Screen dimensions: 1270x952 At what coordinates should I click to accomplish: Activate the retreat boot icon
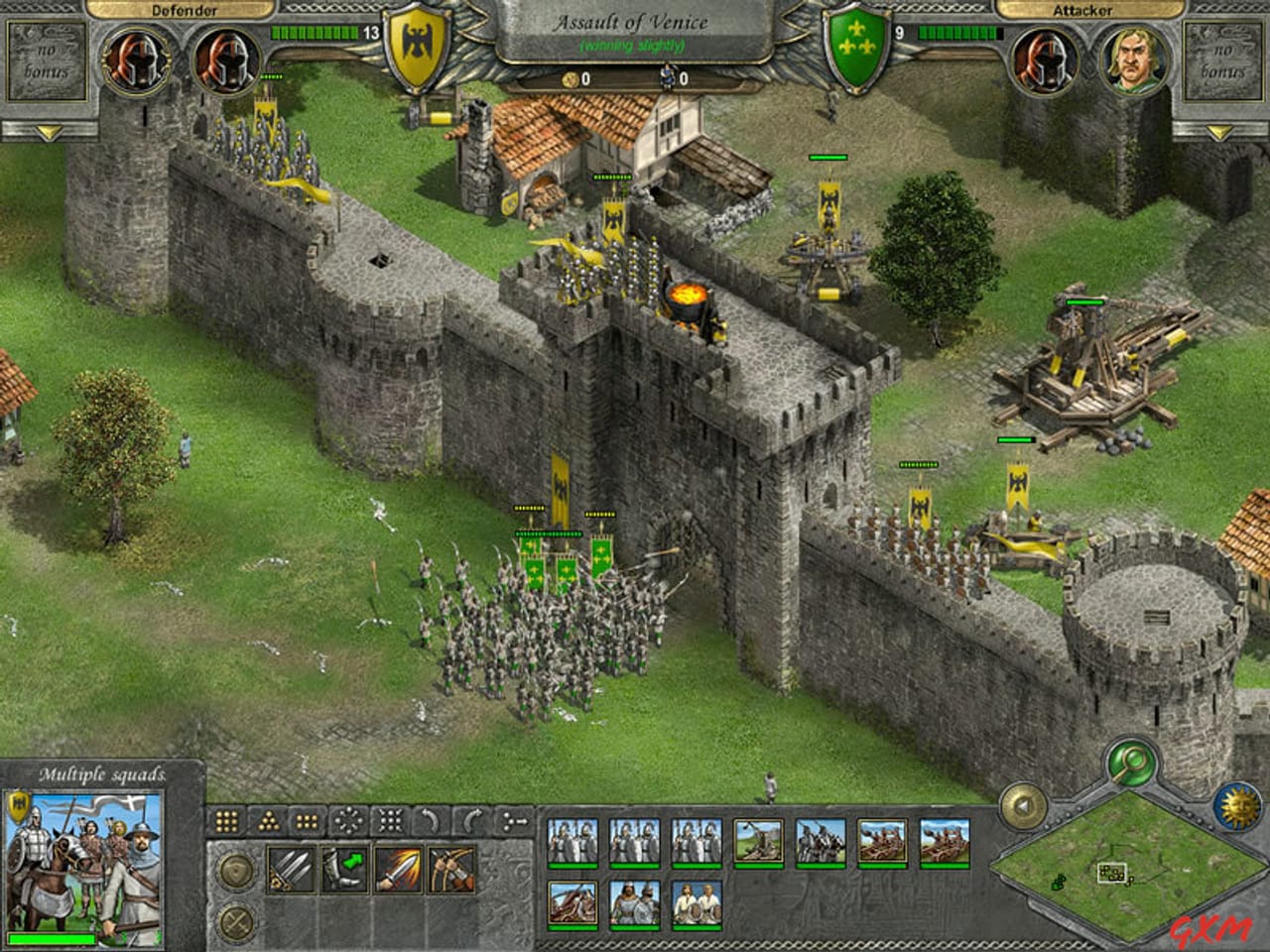coord(345,868)
